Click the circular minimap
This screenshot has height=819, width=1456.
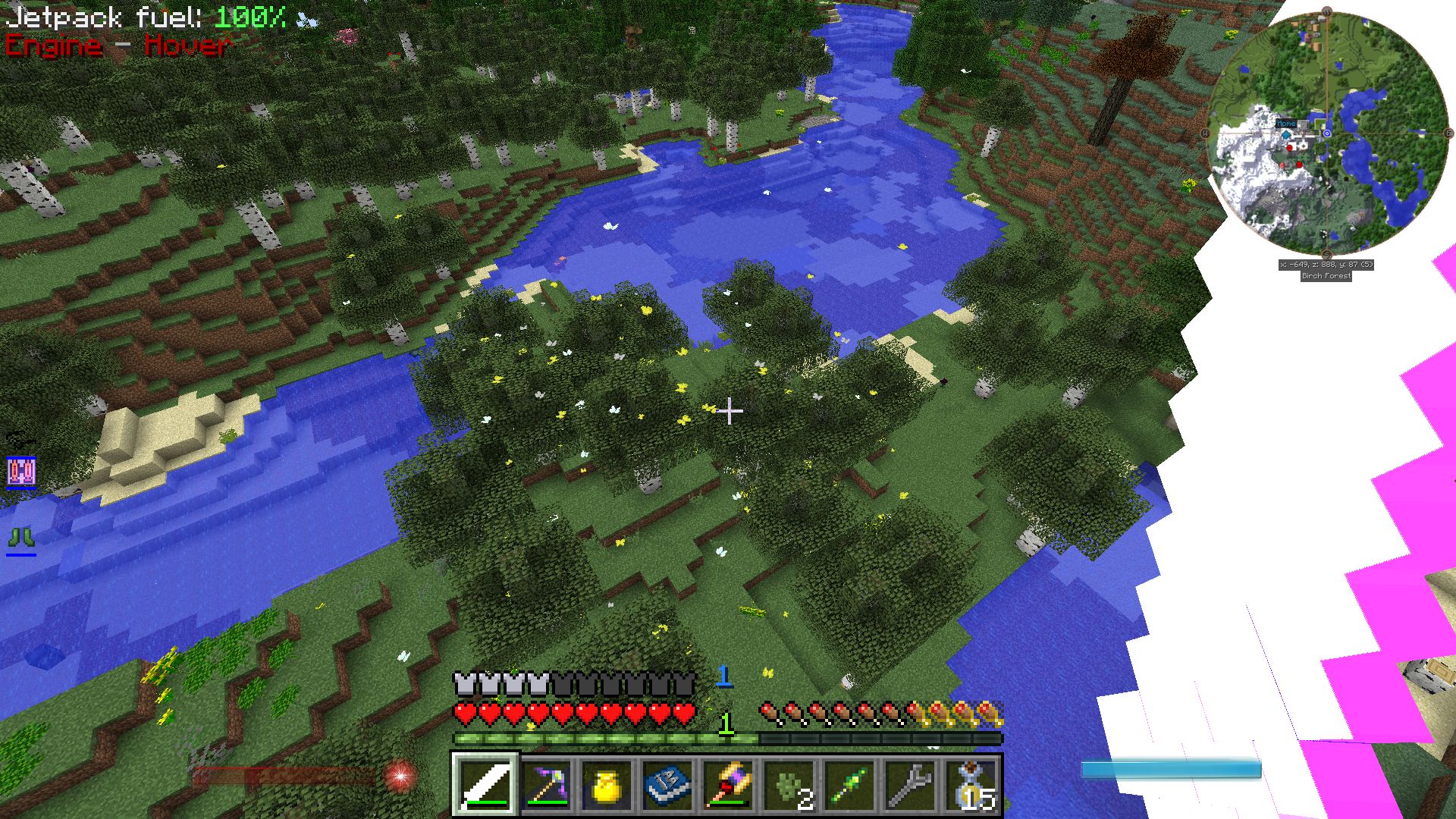pos(1327,133)
